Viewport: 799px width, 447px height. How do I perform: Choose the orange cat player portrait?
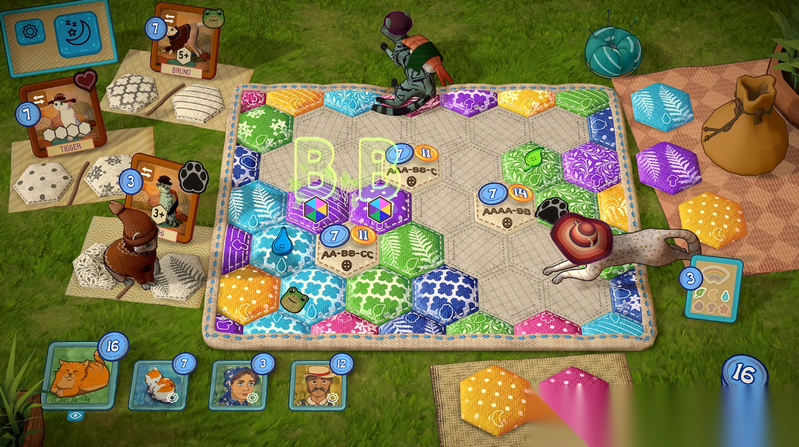[x=78, y=377]
